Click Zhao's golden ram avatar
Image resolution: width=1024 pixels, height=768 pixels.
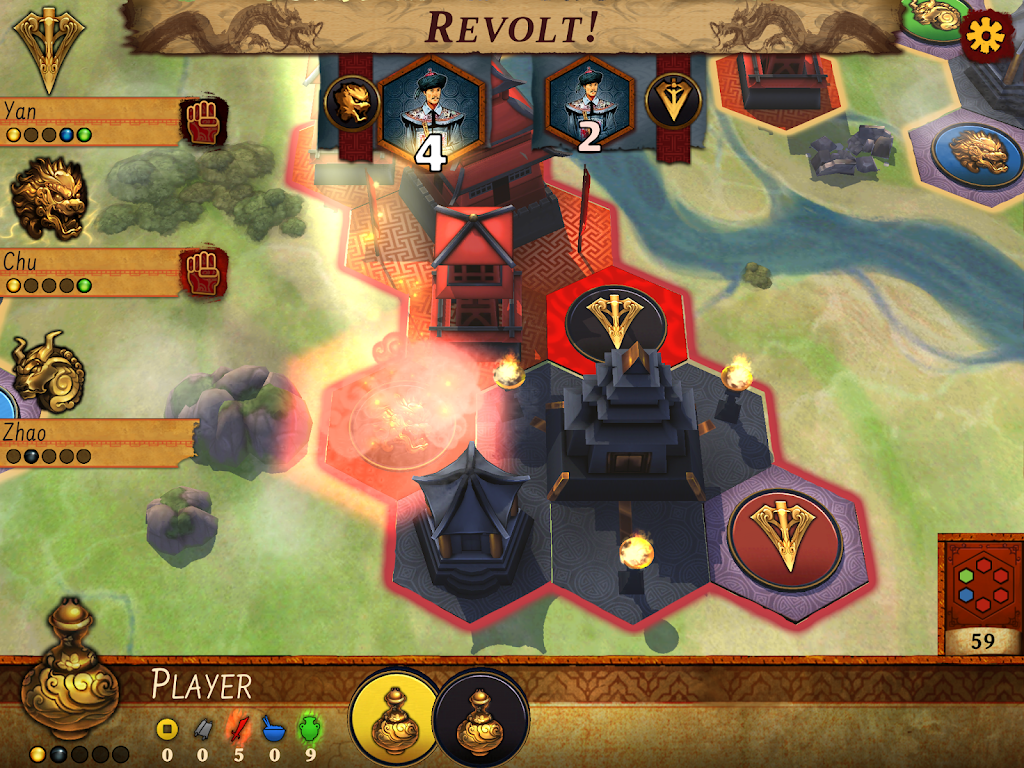48,372
